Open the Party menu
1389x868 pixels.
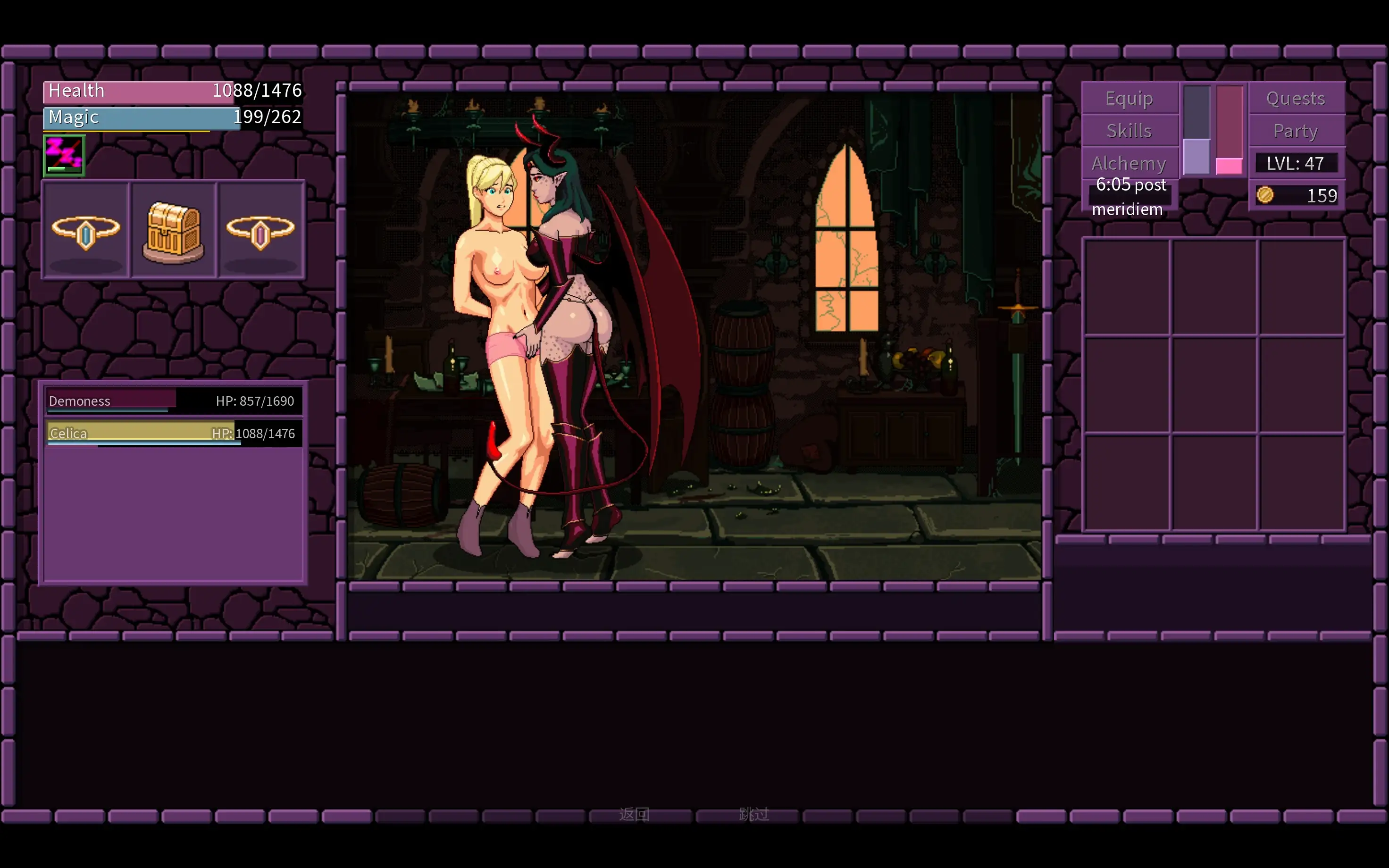[1296, 131]
